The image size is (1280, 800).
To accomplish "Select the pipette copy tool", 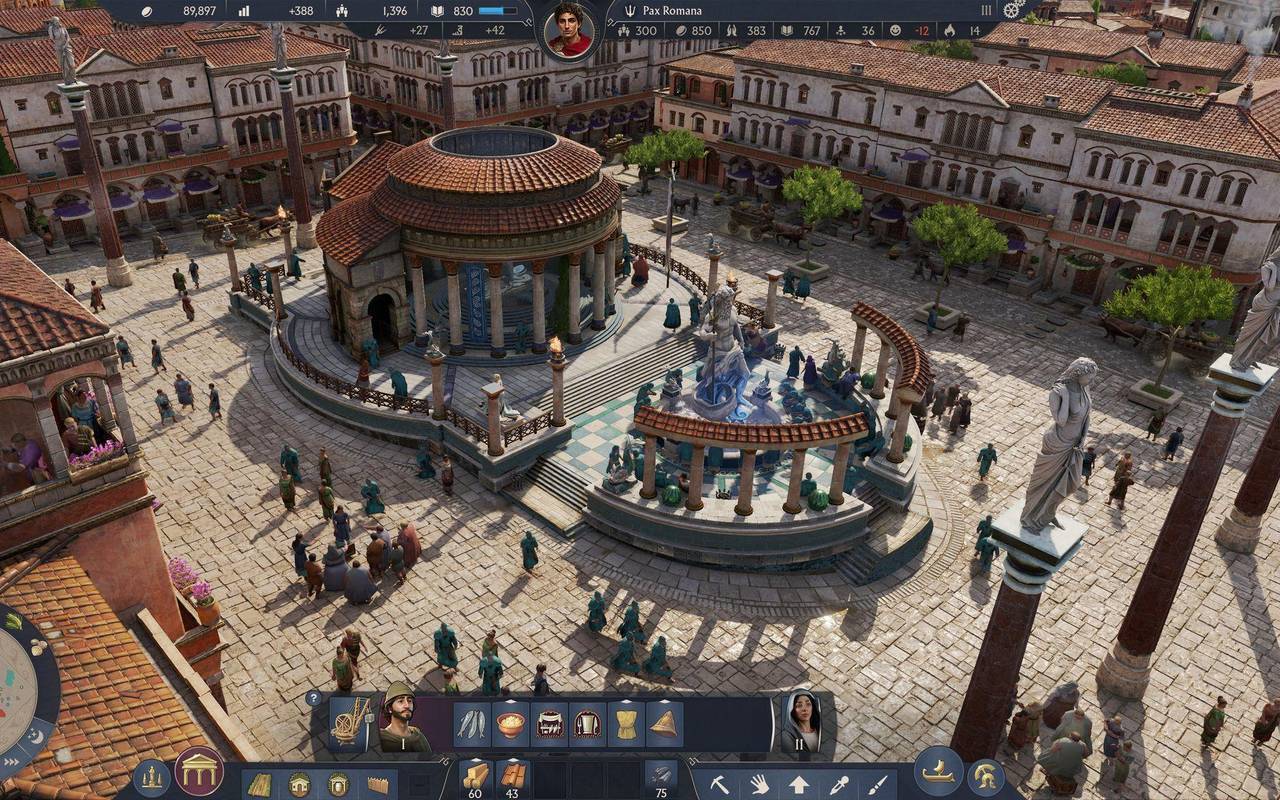I will click(840, 784).
